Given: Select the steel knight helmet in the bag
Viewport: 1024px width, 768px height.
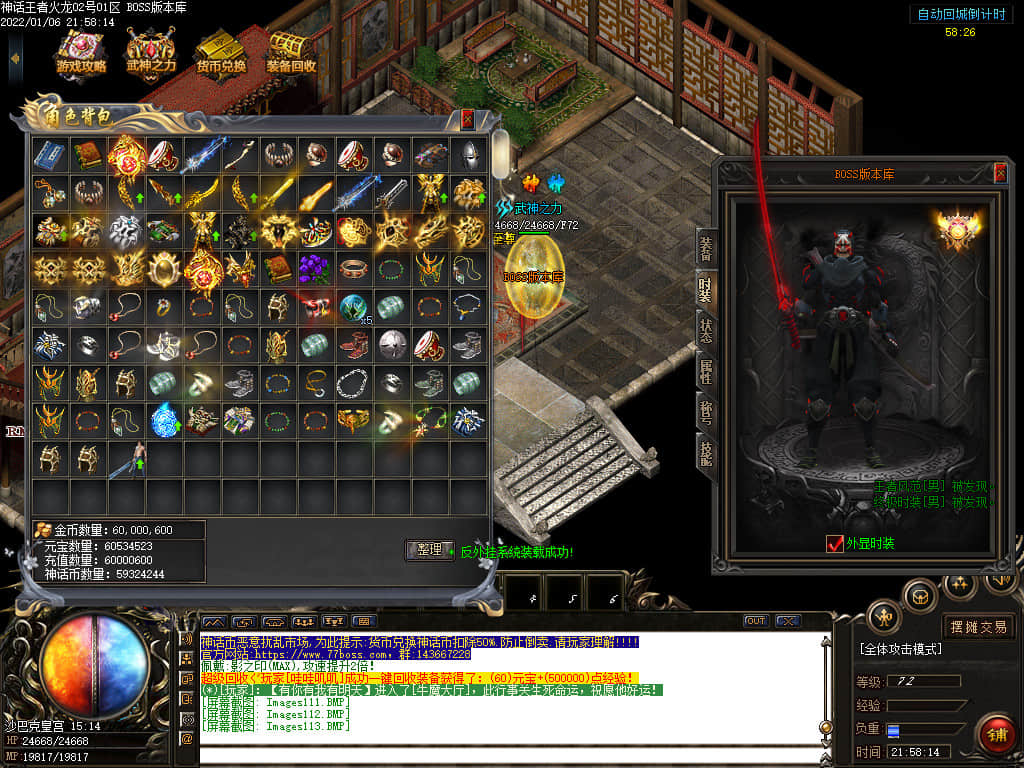Looking at the screenshot, I should pos(467,155).
